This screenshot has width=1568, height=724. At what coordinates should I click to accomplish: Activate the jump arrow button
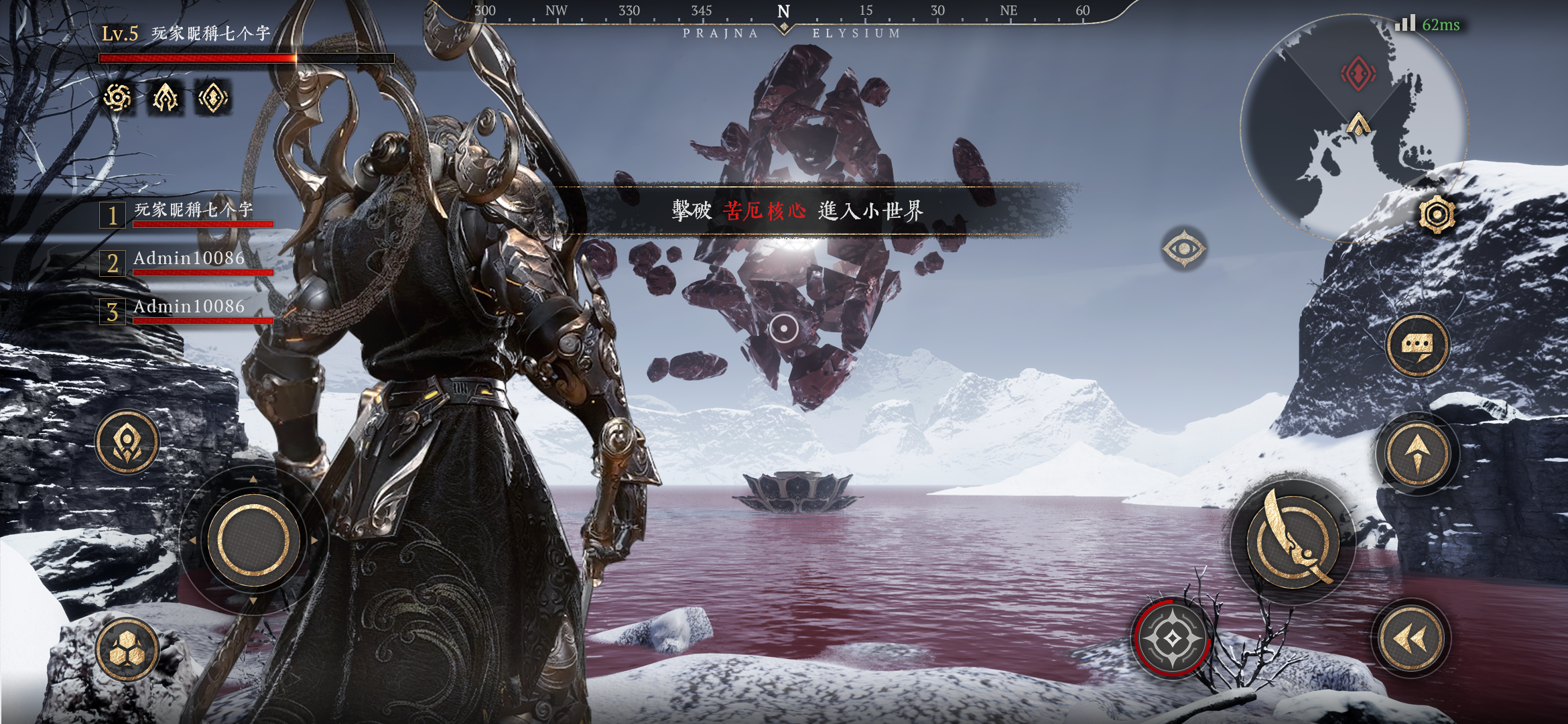click(x=1417, y=454)
